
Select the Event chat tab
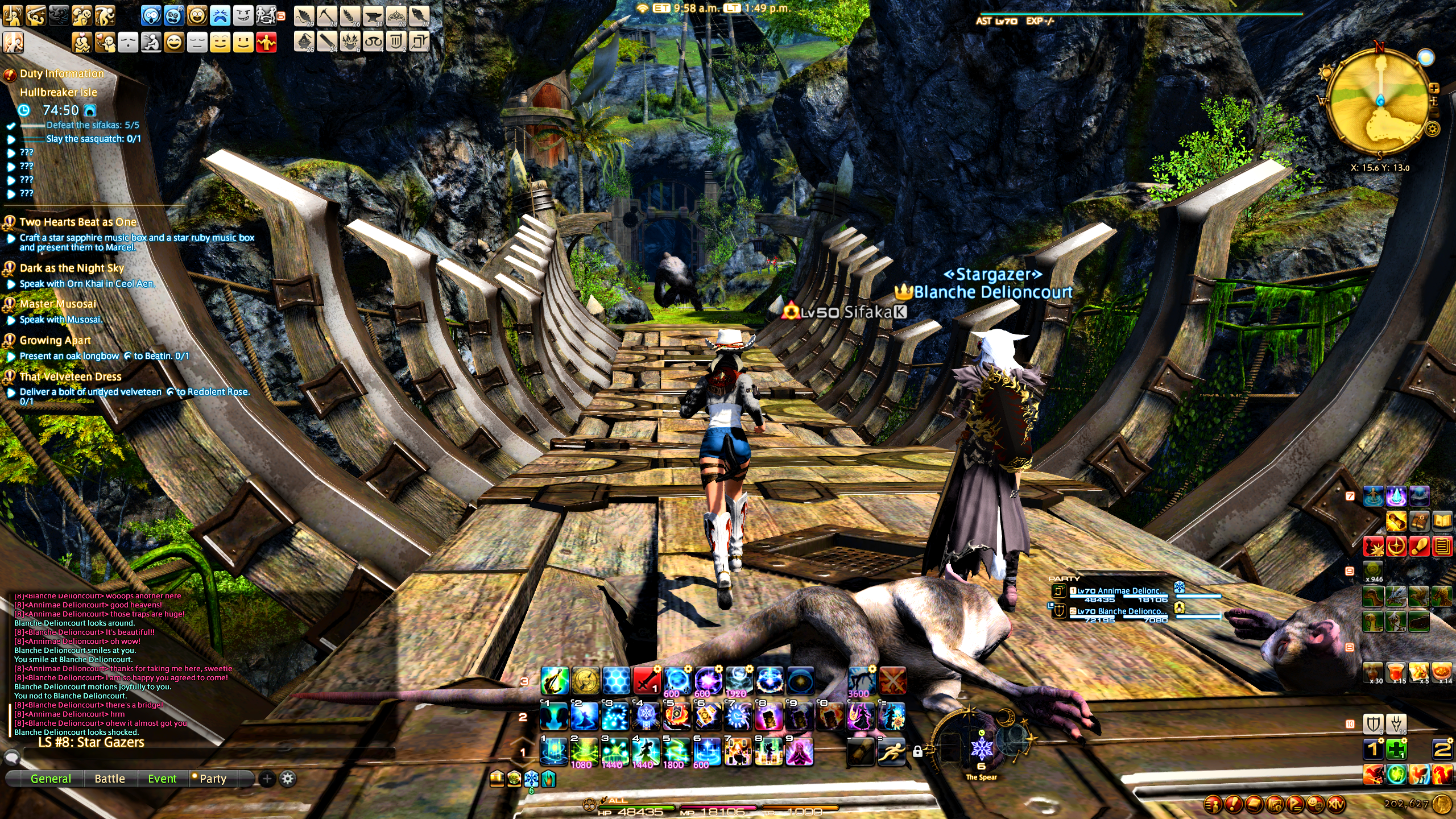pyautogui.click(x=162, y=779)
